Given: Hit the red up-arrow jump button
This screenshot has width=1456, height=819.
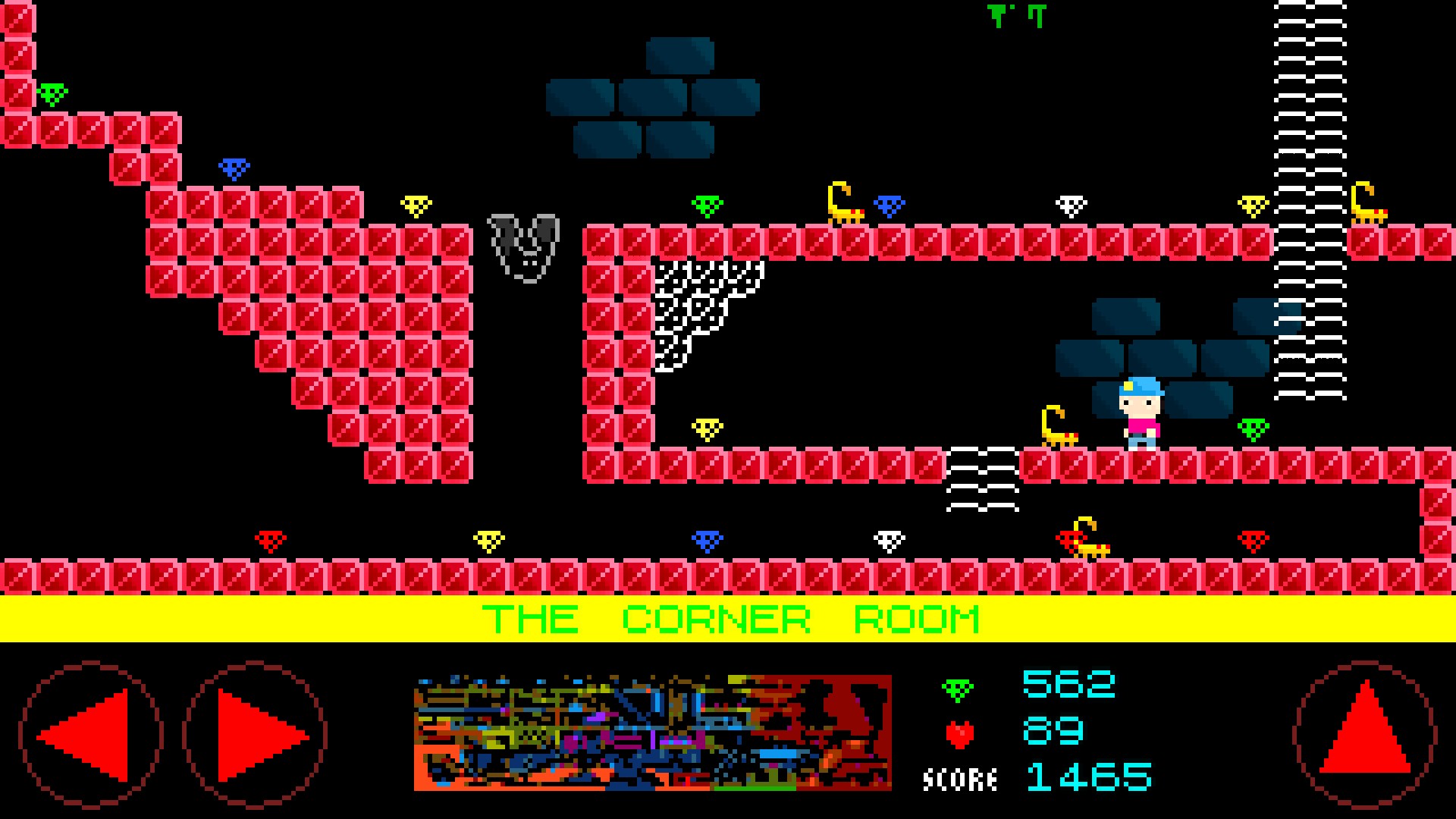Looking at the screenshot, I should coord(1364,733).
